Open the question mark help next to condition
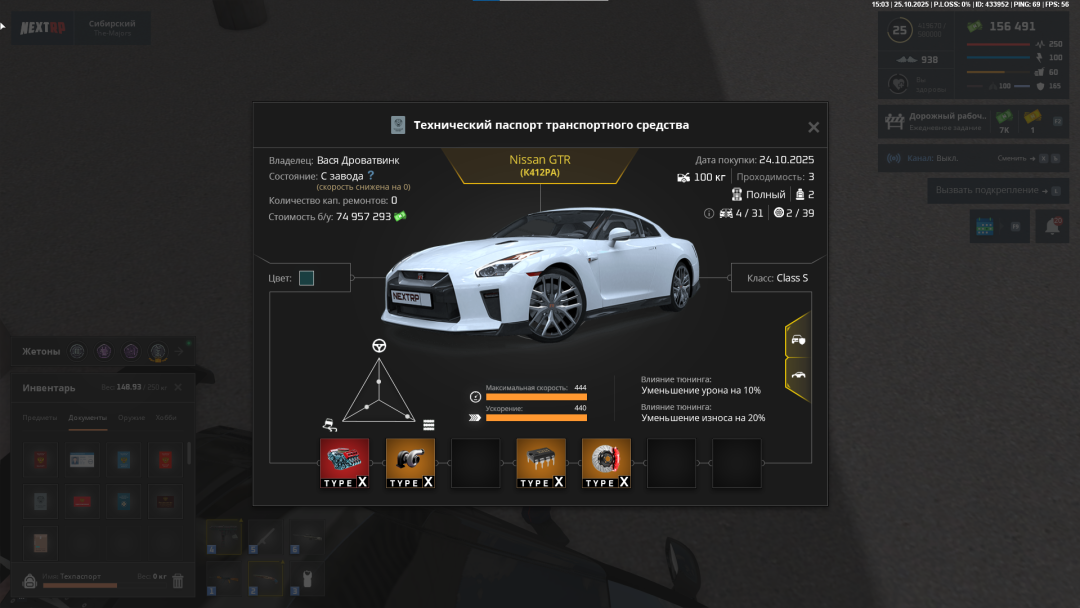Viewport: 1080px width, 608px height. click(371, 175)
